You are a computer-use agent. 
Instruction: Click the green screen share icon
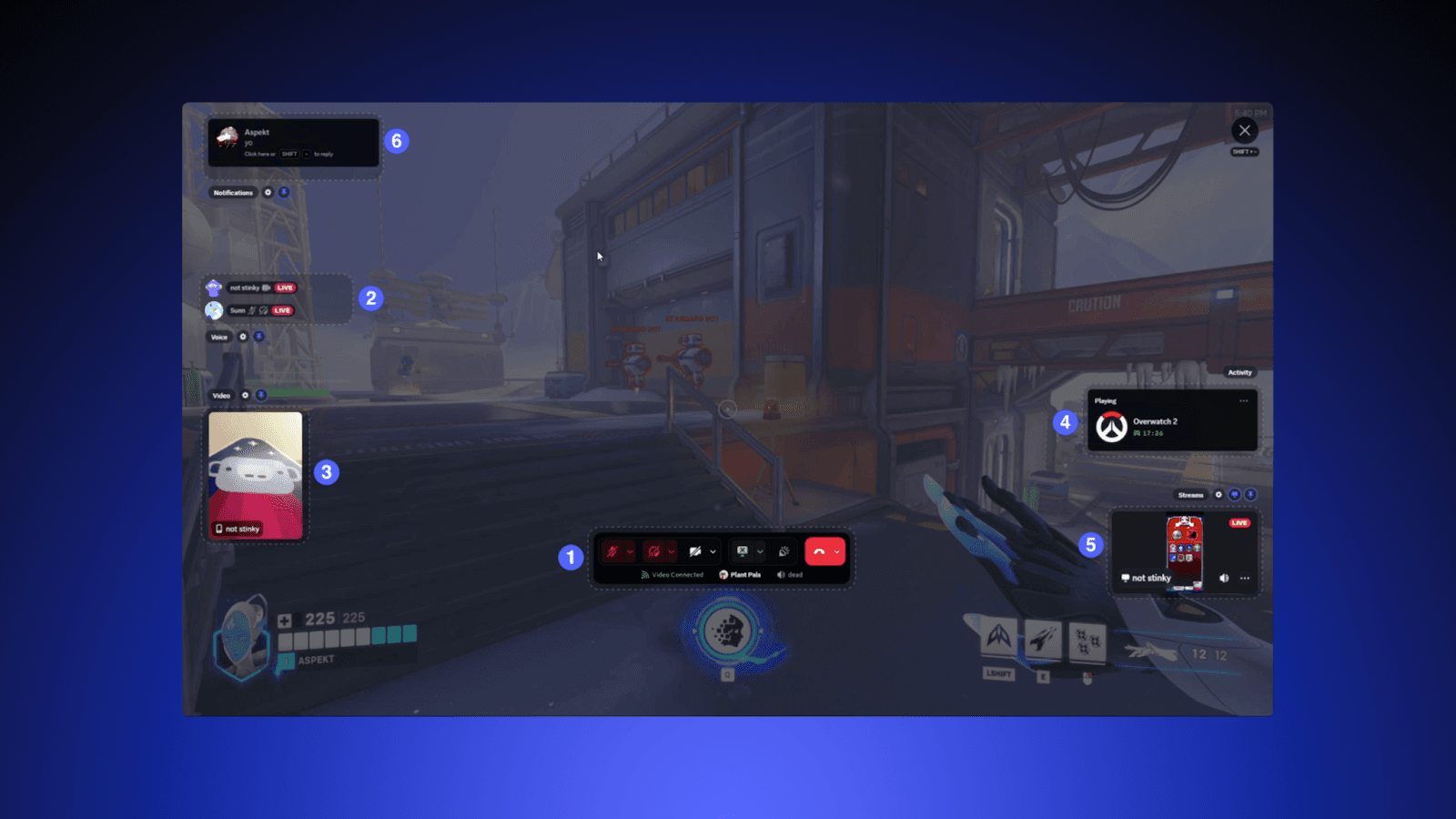pyautogui.click(x=742, y=551)
